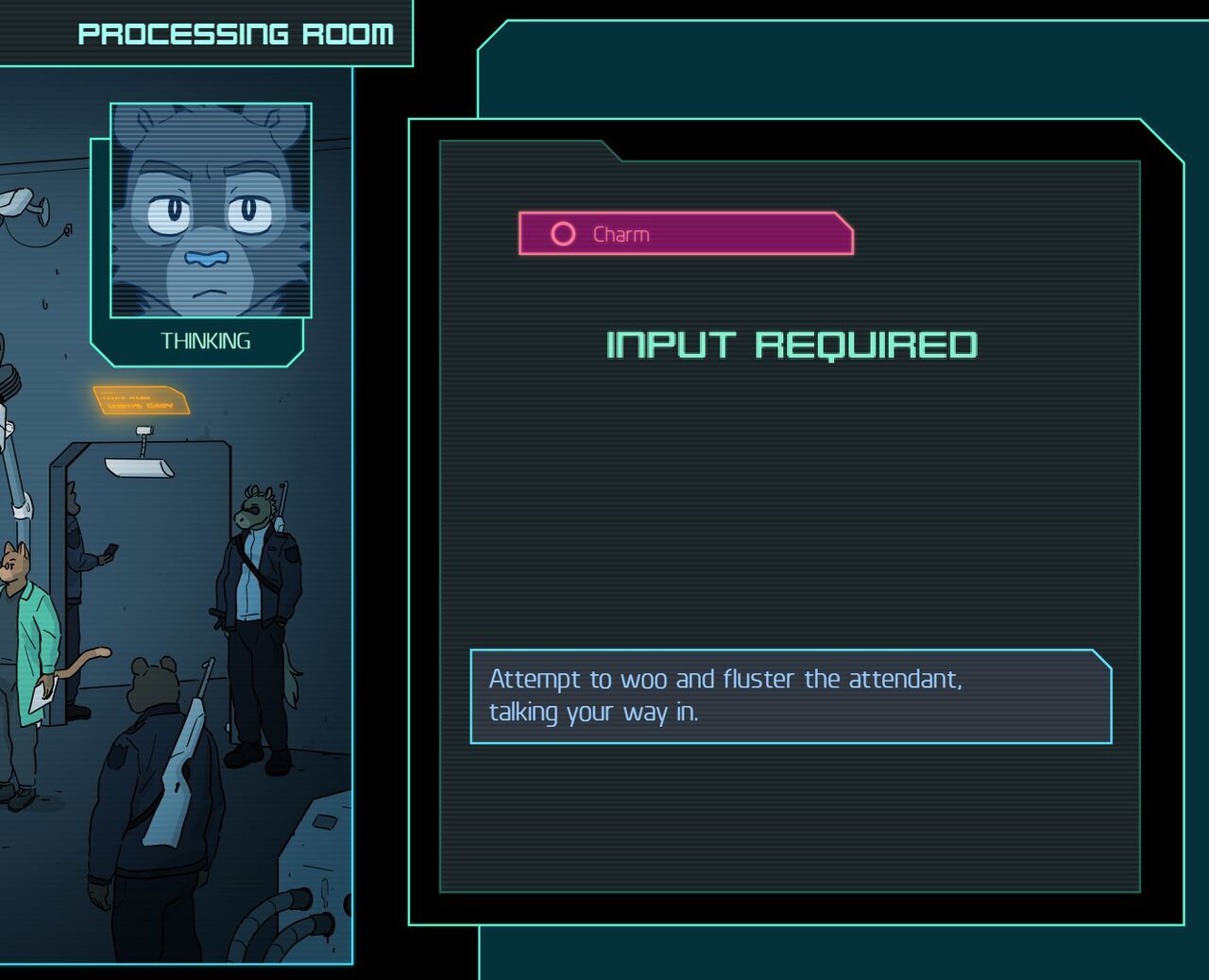Click the Thinking character portrait

tap(211, 211)
